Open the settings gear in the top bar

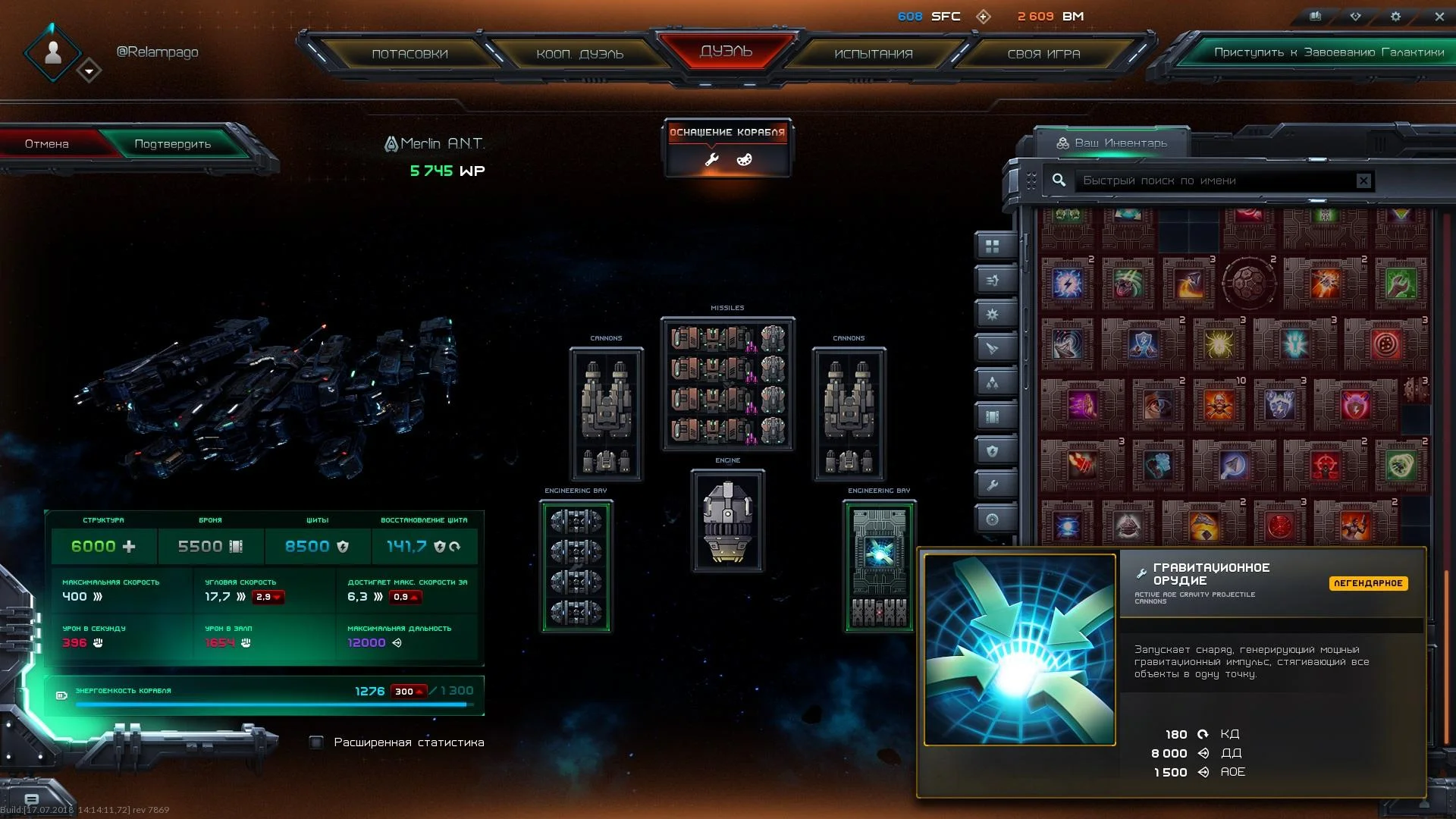1395,16
